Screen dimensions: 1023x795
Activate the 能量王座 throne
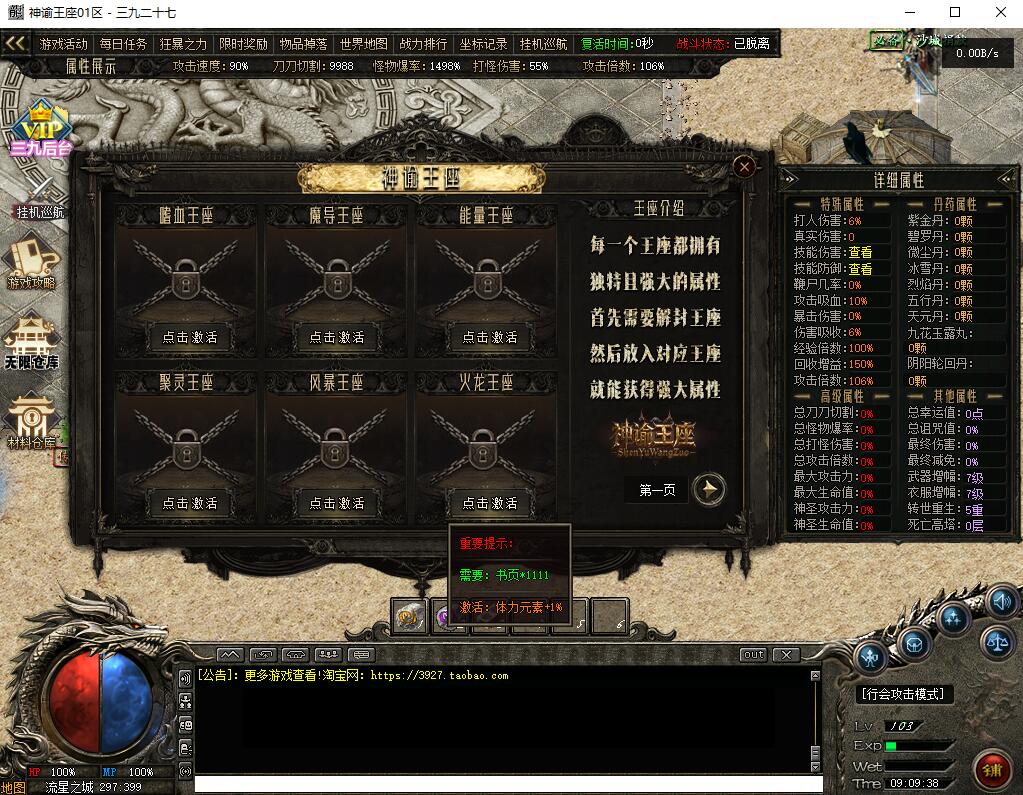click(x=489, y=337)
